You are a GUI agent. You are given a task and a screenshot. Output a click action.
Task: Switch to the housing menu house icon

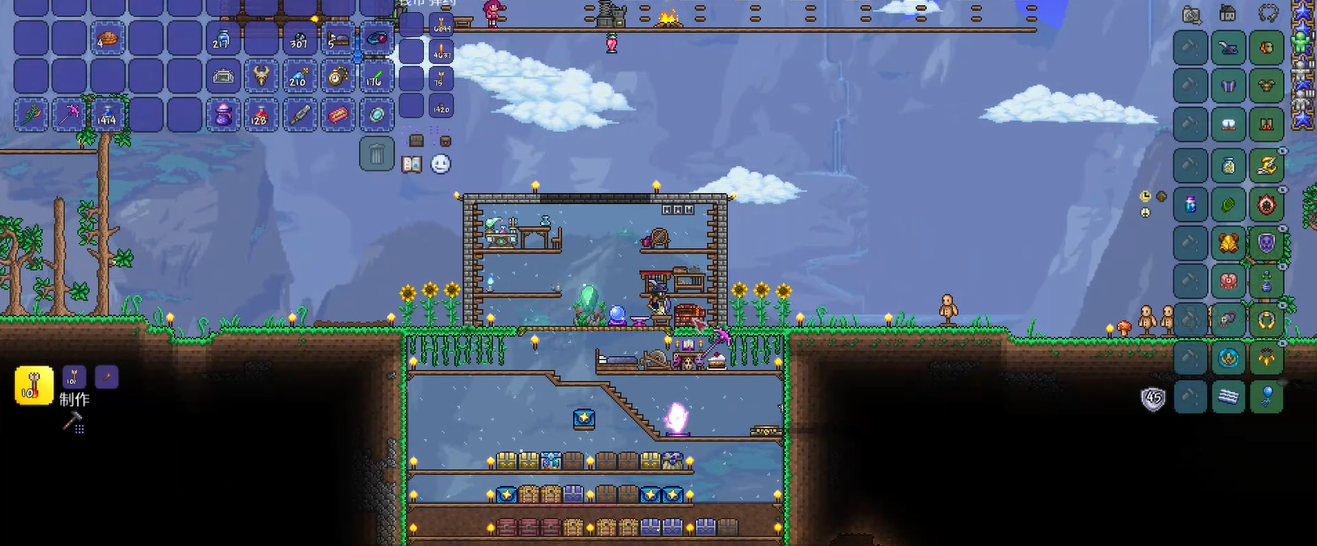[x=1228, y=14]
